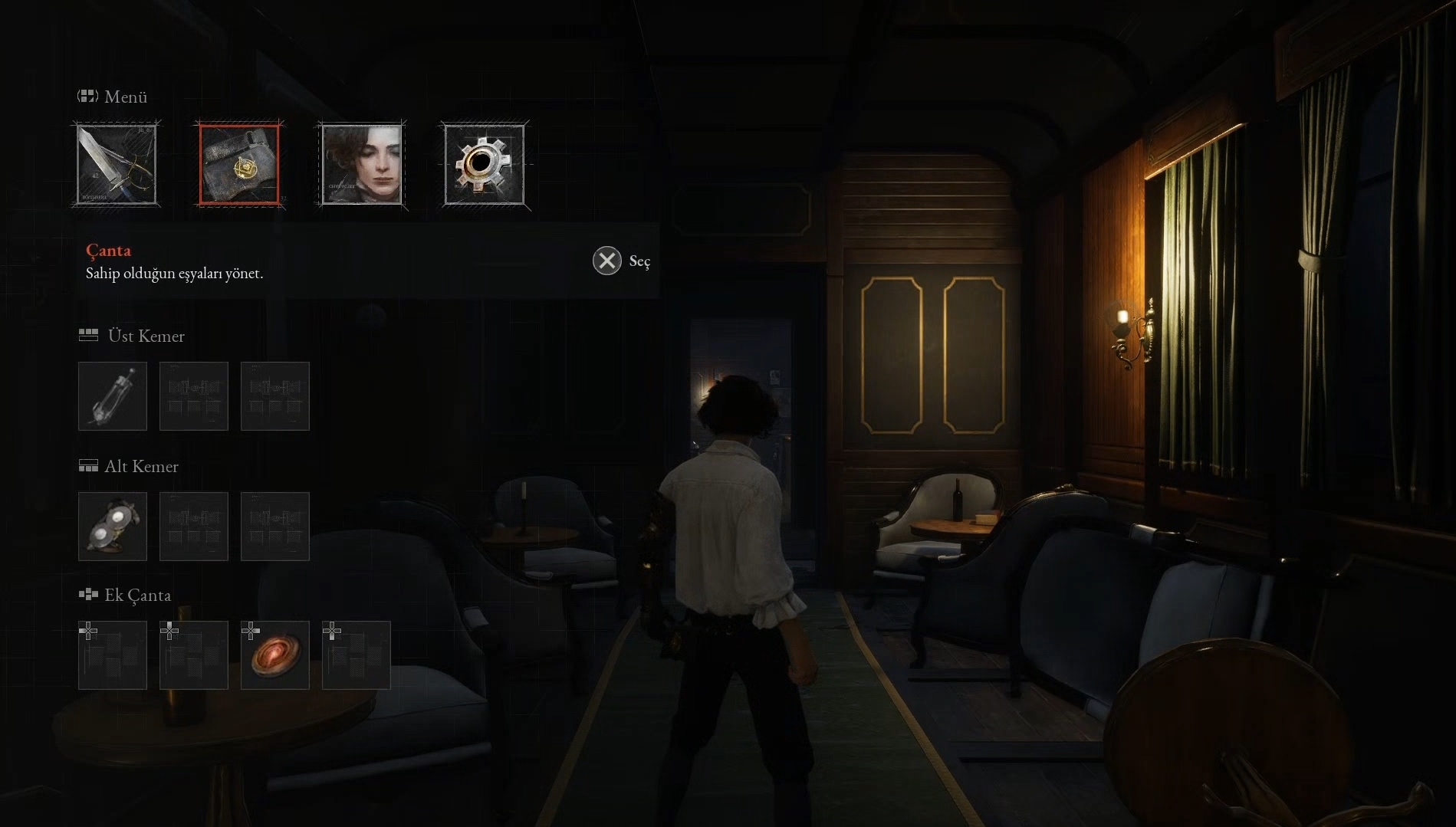The image size is (1456, 827).
Task: Choose the red orb in Ek Çanta
Action: point(275,655)
